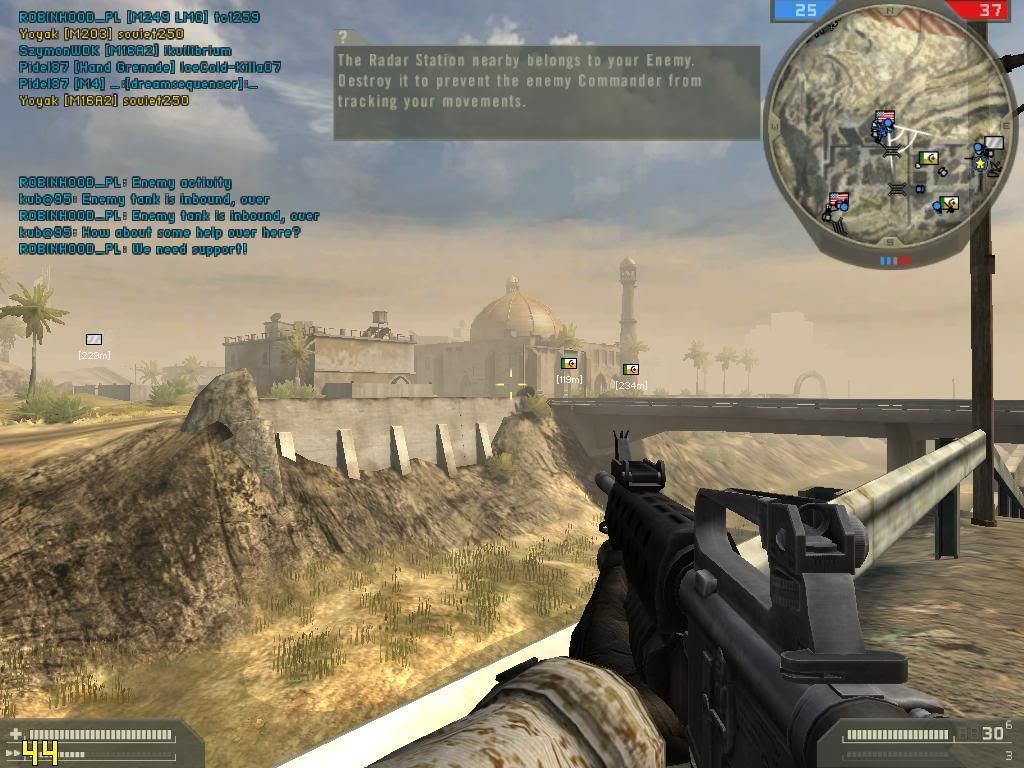Screen dimensions: 1024x768
Task: Click the question mark help icon
Action: 344,38
